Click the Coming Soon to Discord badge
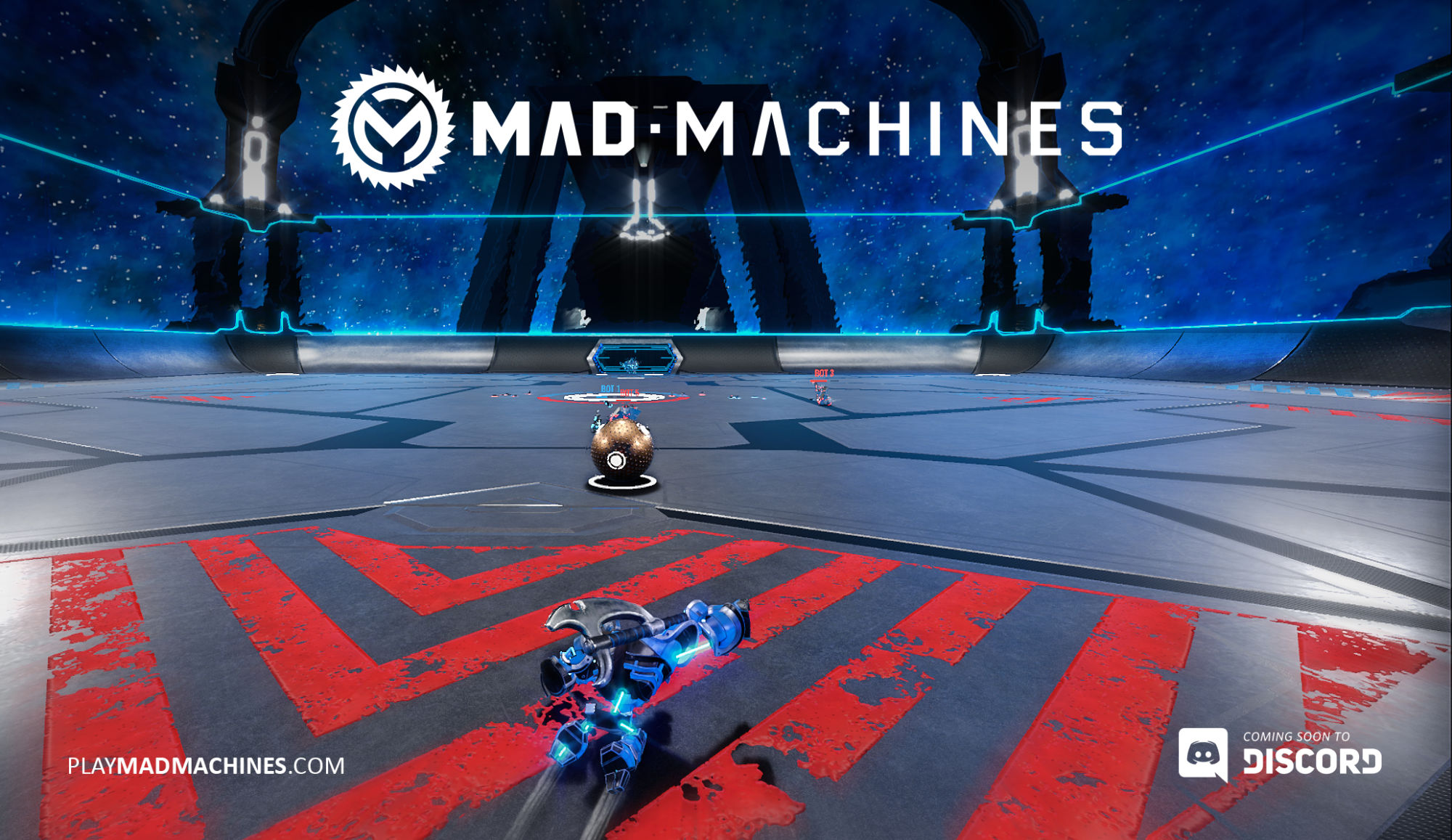The height and width of the screenshot is (840, 1452). (x=1280, y=755)
